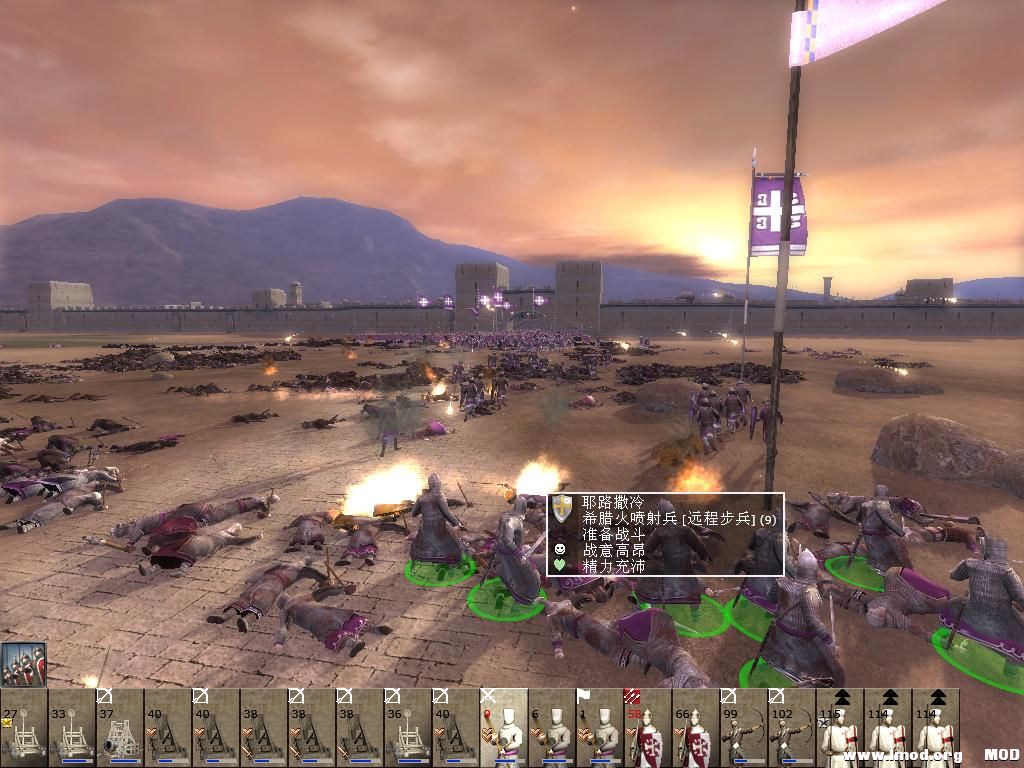1024x768 pixels.
Task: Click the soldier group portrait above unit cards
Action: [x=24, y=663]
